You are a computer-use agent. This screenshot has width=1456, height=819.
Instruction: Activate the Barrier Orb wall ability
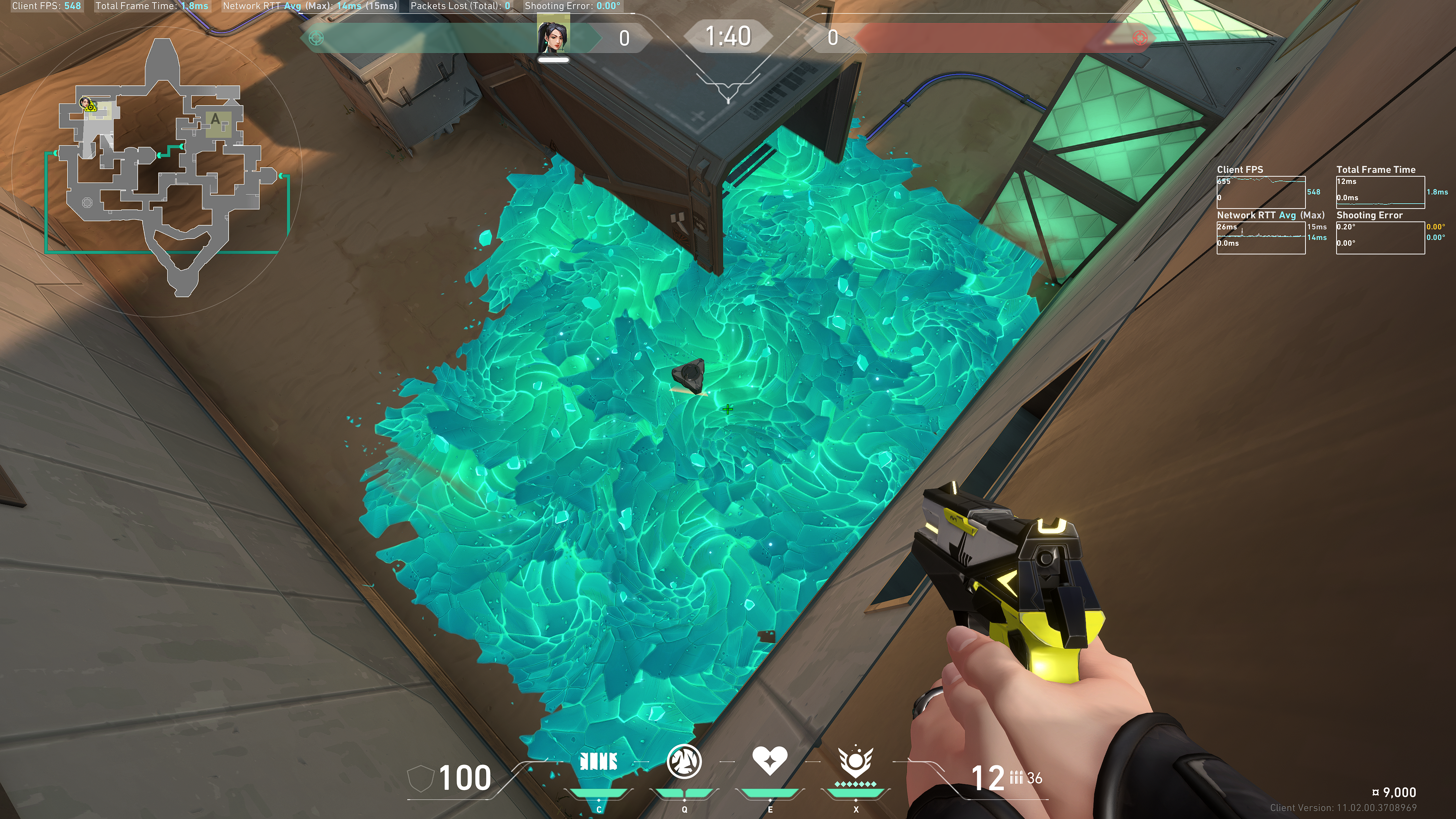(x=599, y=762)
